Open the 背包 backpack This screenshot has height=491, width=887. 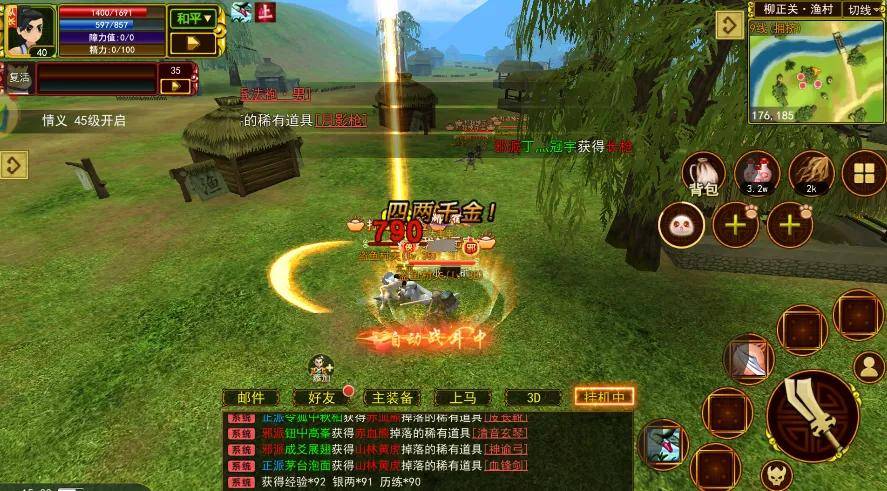pos(704,174)
